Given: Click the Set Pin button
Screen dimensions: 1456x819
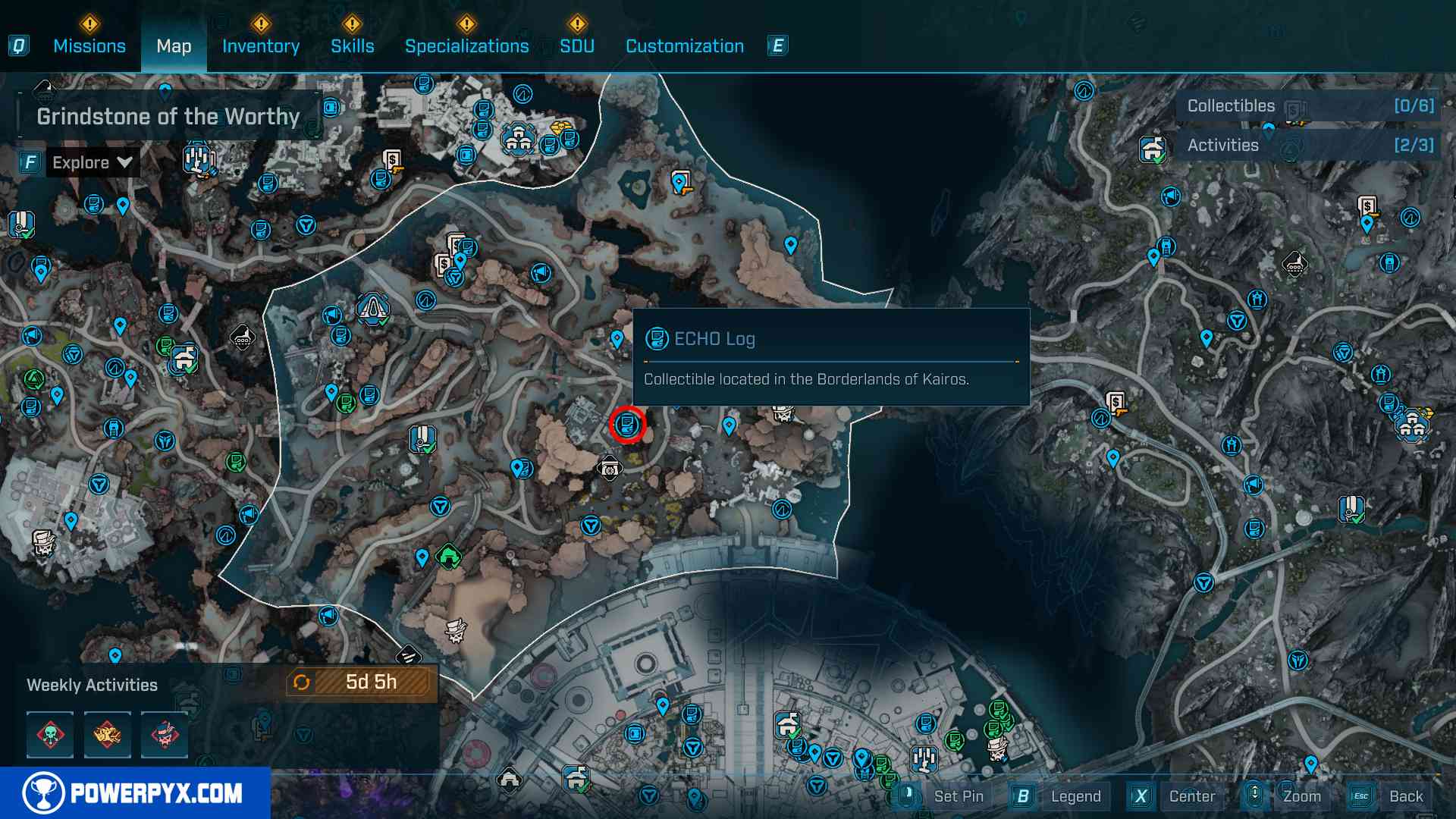Looking at the screenshot, I should coord(958,796).
